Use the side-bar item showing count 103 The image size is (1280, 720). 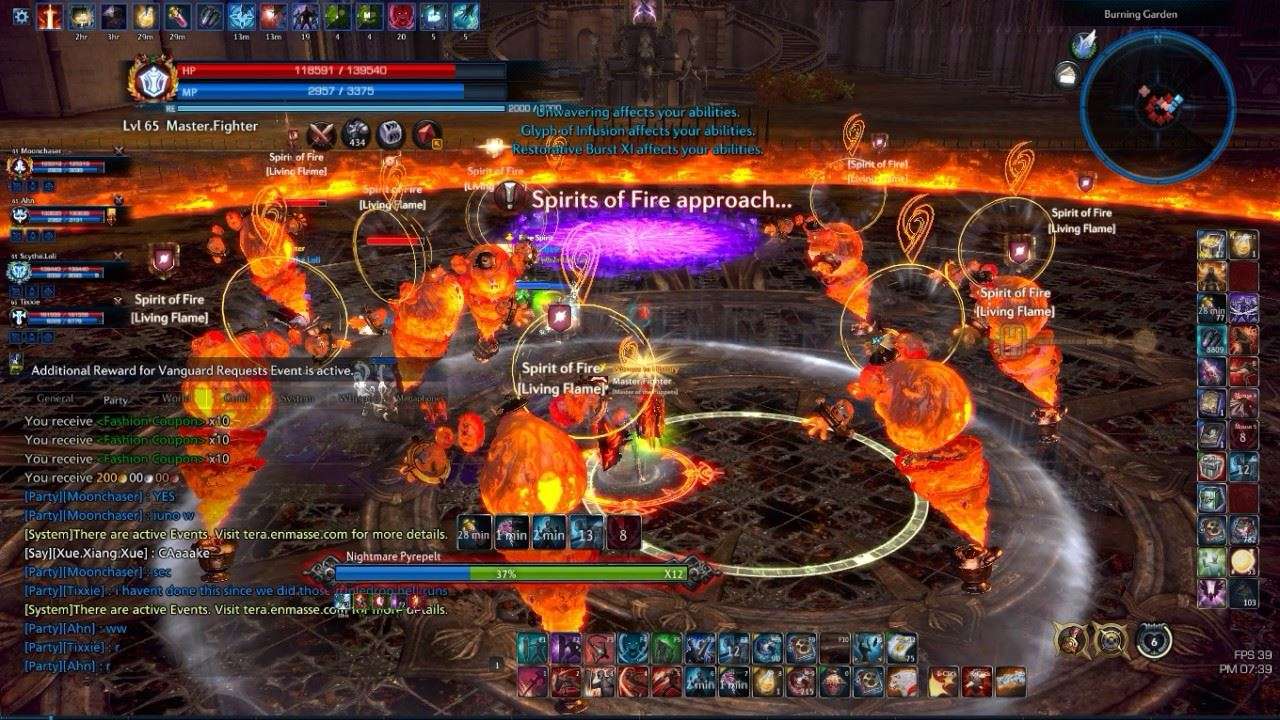1244,591
